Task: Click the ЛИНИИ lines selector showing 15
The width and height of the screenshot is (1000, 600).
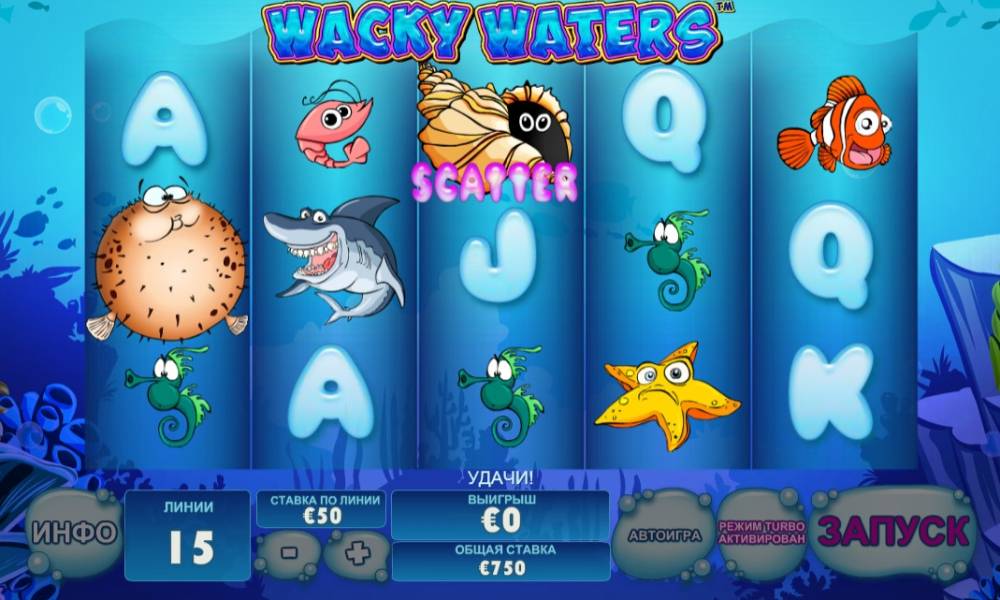Action: coord(190,535)
